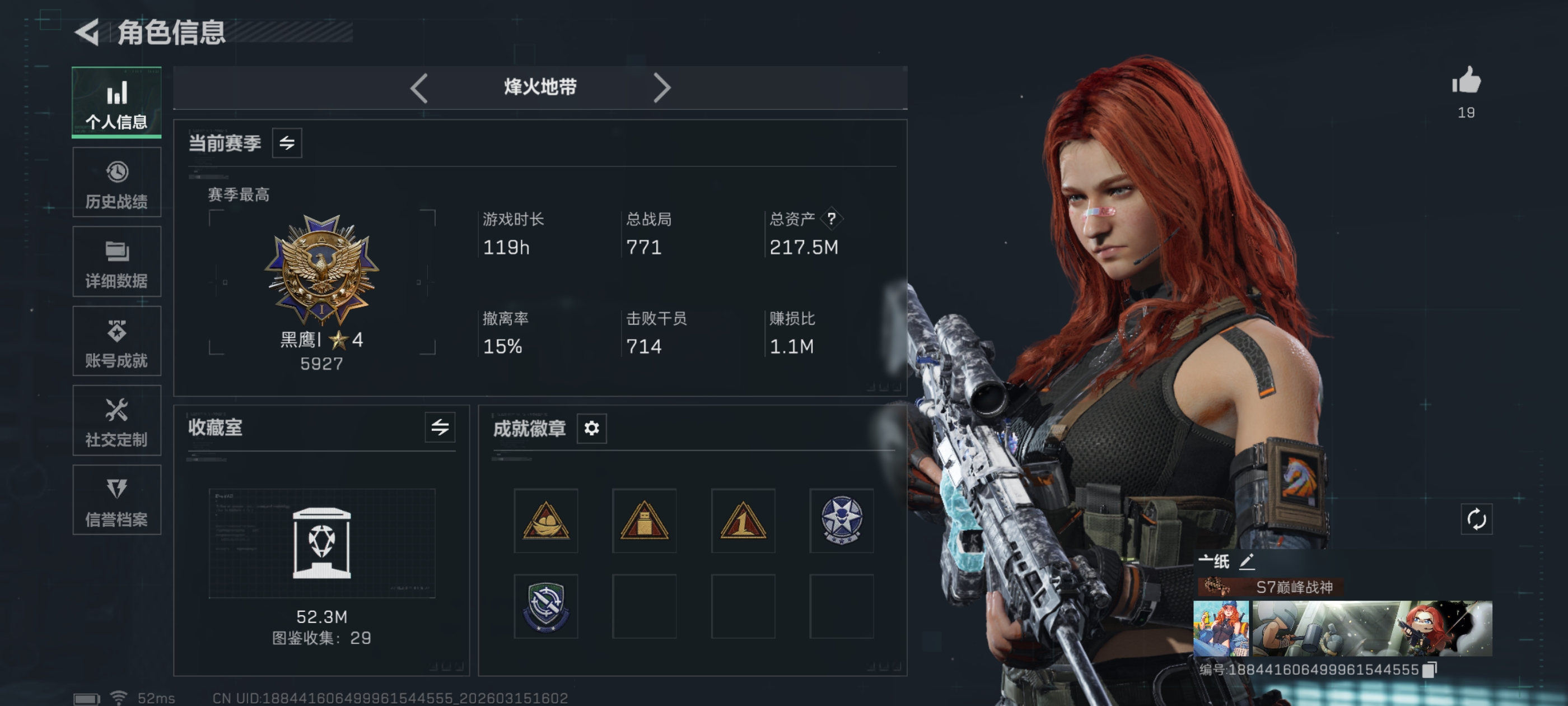Screen dimensions: 1568x706
Task: Switch to previous game mode arrow
Action: [x=419, y=88]
